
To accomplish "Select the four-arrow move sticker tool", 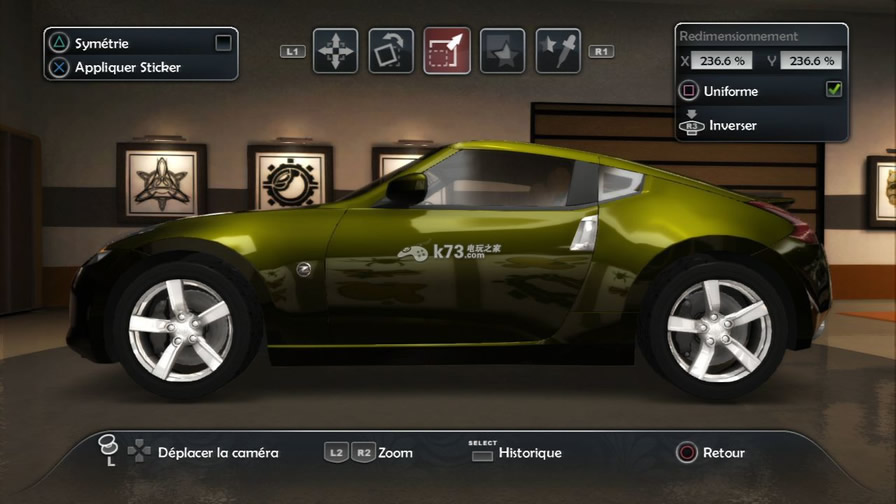I will (x=335, y=50).
